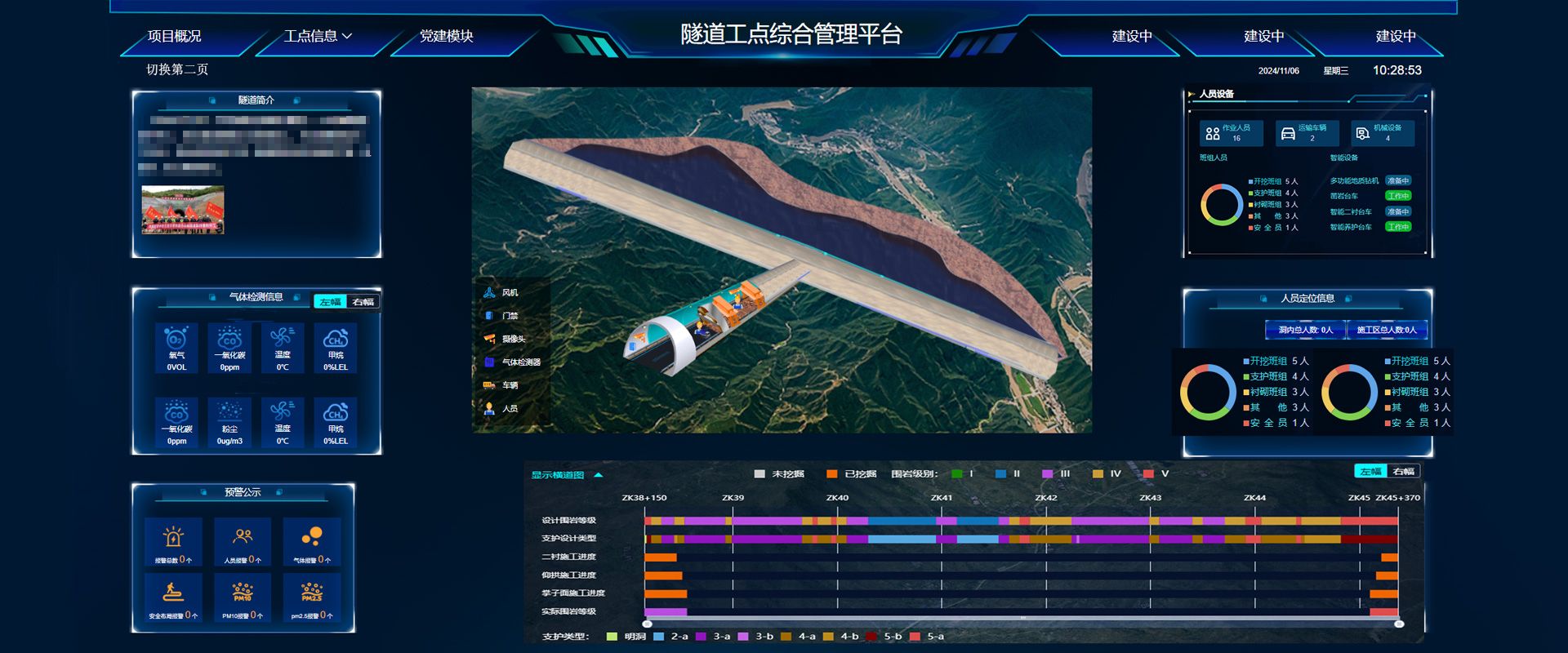The width and height of the screenshot is (1568, 653).
Task: Click the 门禁 icon on the map sidebar
Action: 488,315
